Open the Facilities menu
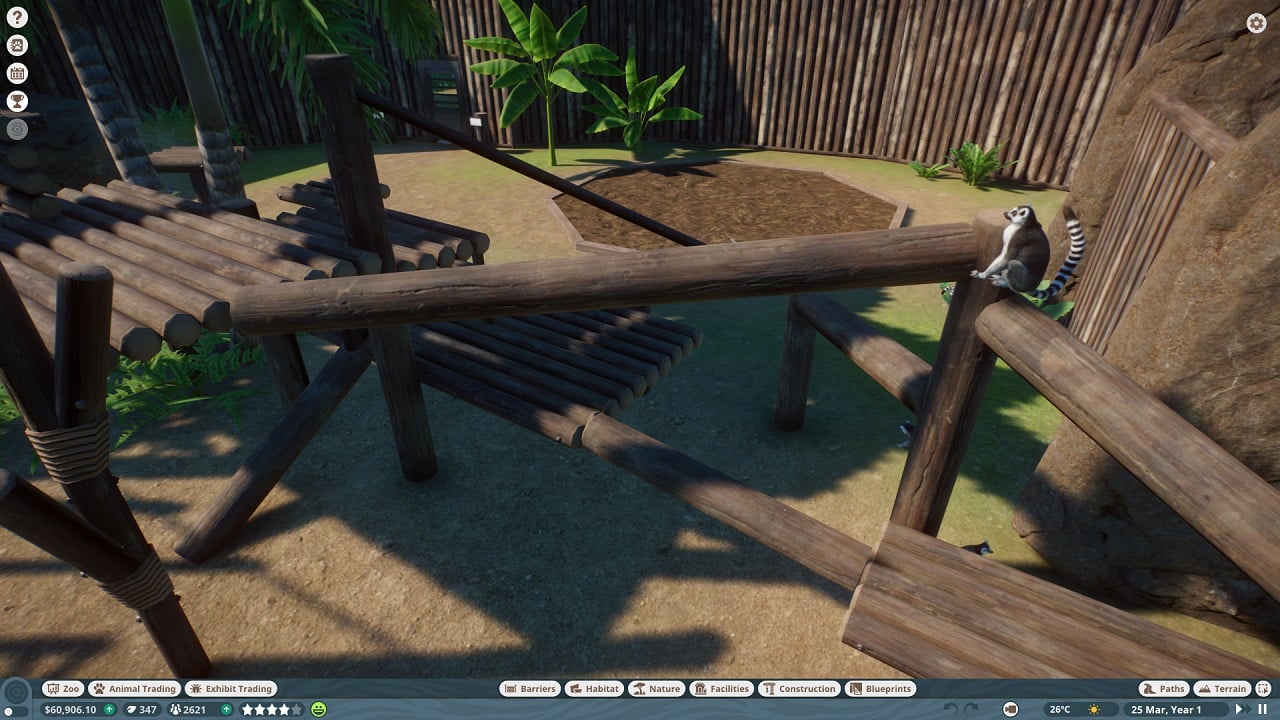The image size is (1280, 720). (x=720, y=688)
